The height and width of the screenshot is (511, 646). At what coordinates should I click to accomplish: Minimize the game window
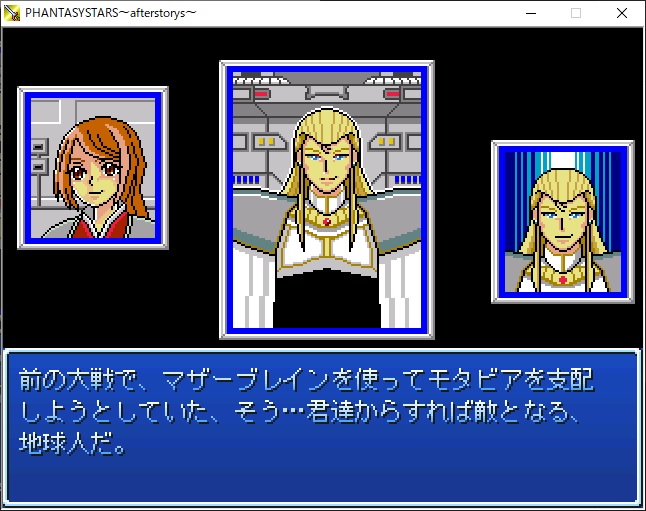coord(529,13)
